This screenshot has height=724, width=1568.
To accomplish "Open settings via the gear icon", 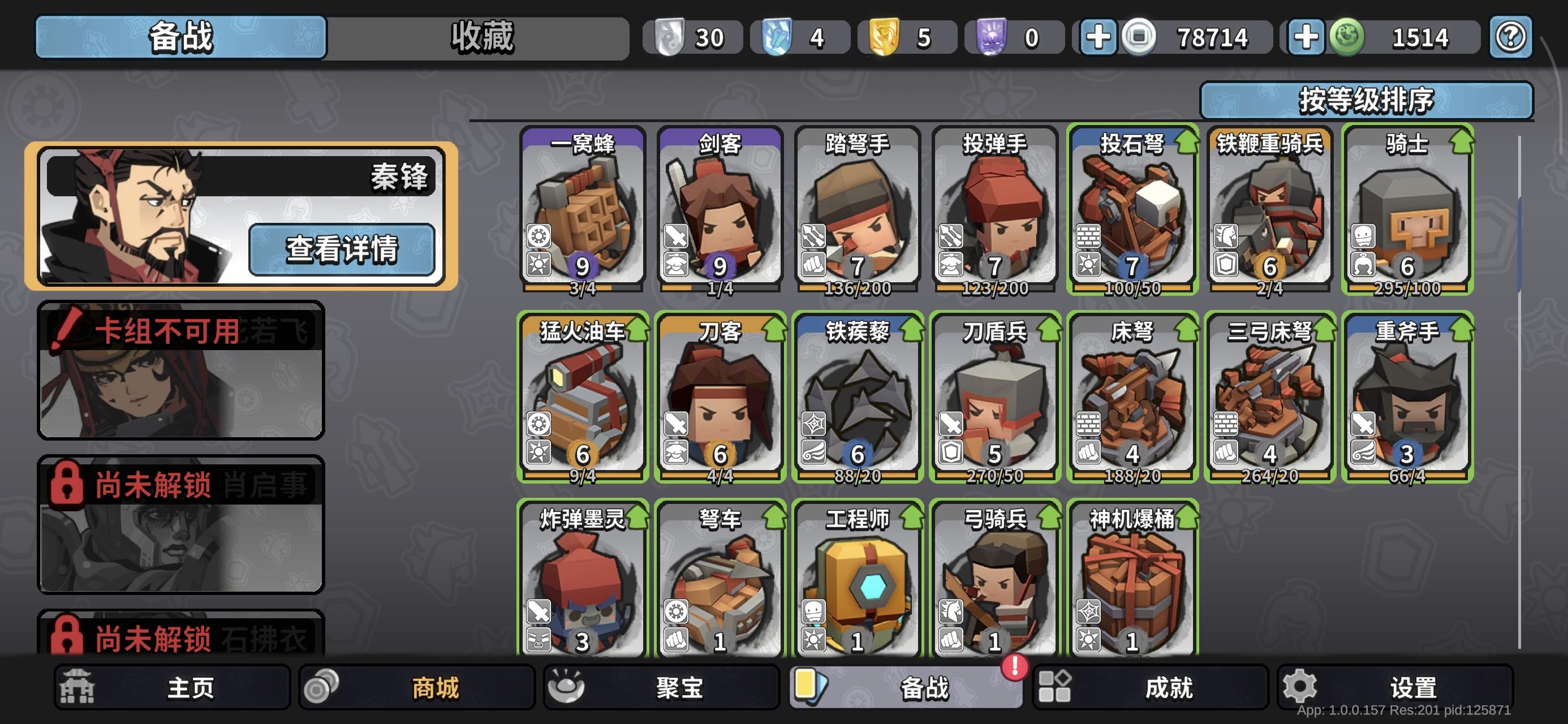I will pyautogui.click(x=1300, y=686).
